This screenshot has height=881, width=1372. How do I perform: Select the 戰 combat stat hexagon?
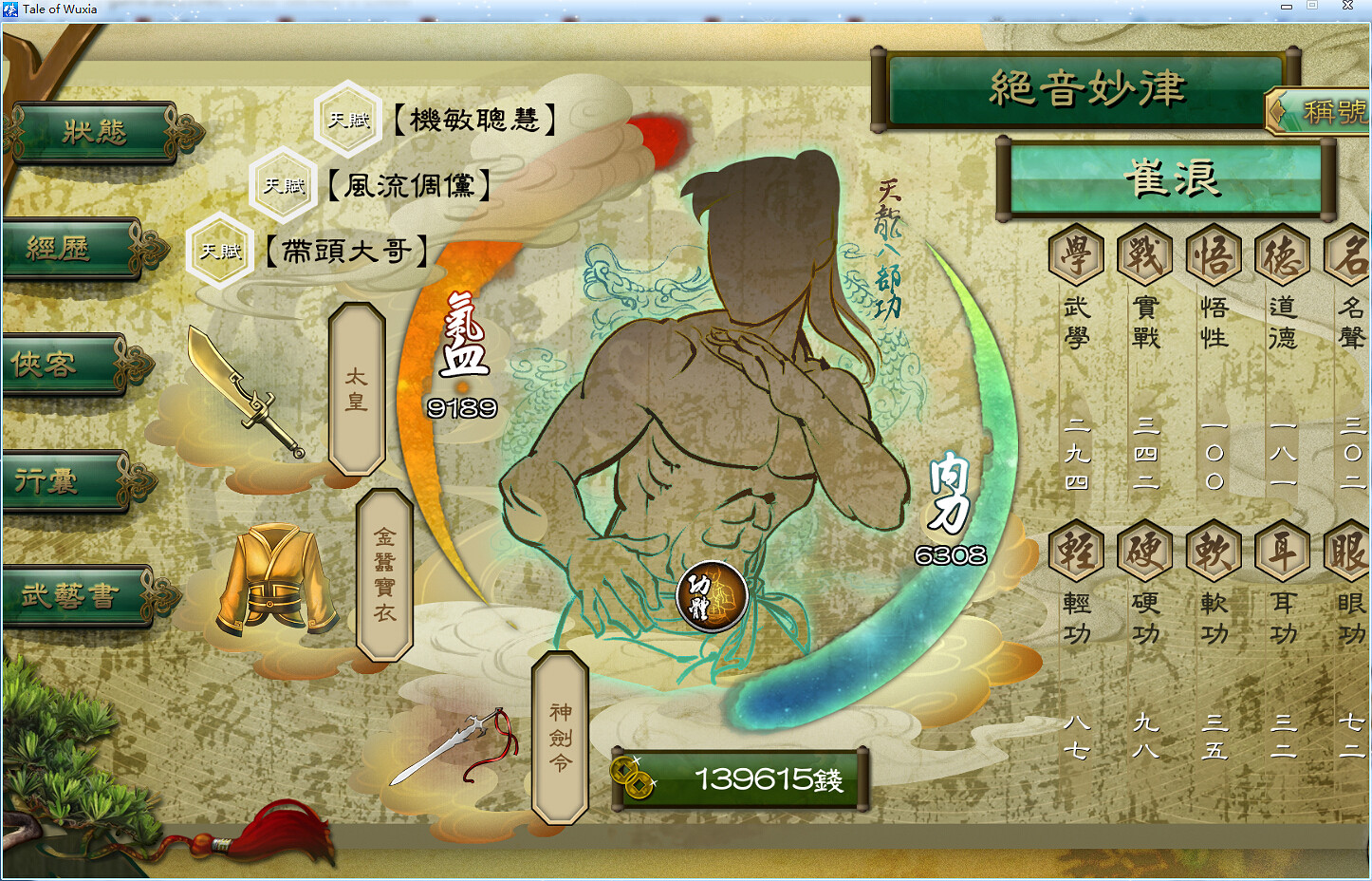[x=1144, y=254]
